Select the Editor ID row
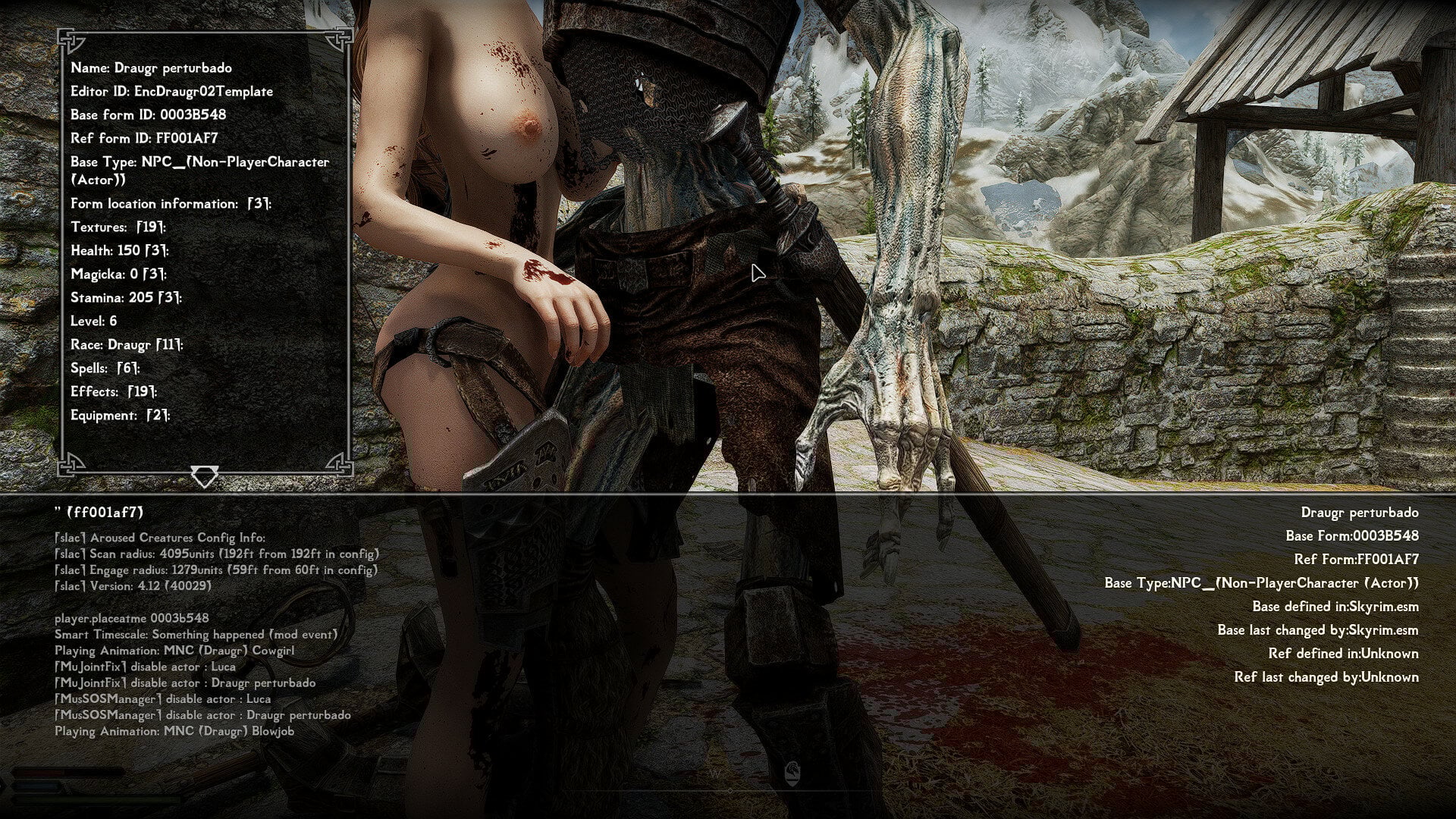Viewport: 1456px width, 819px height. (x=171, y=92)
